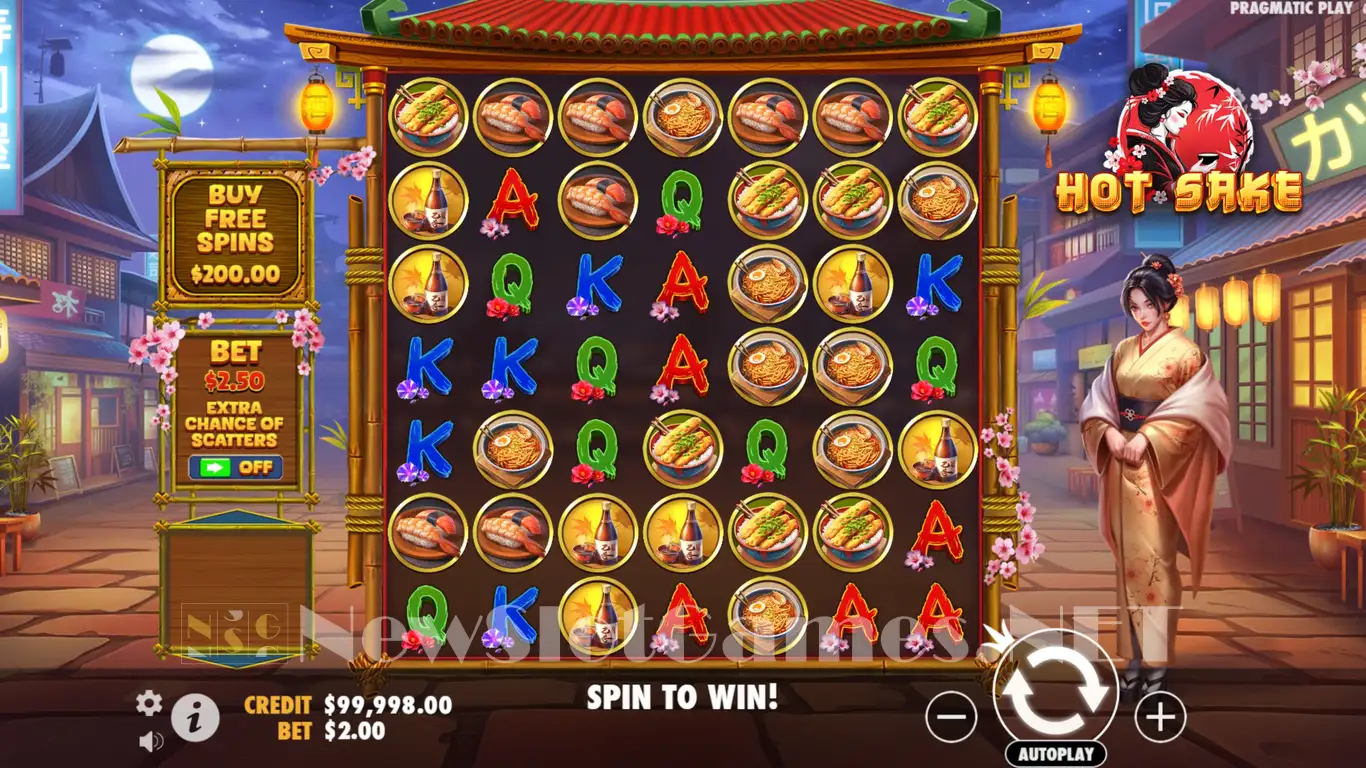This screenshot has height=768, width=1366.
Task: Increase the bet with the plus button
Action: pyautogui.click(x=1160, y=716)
